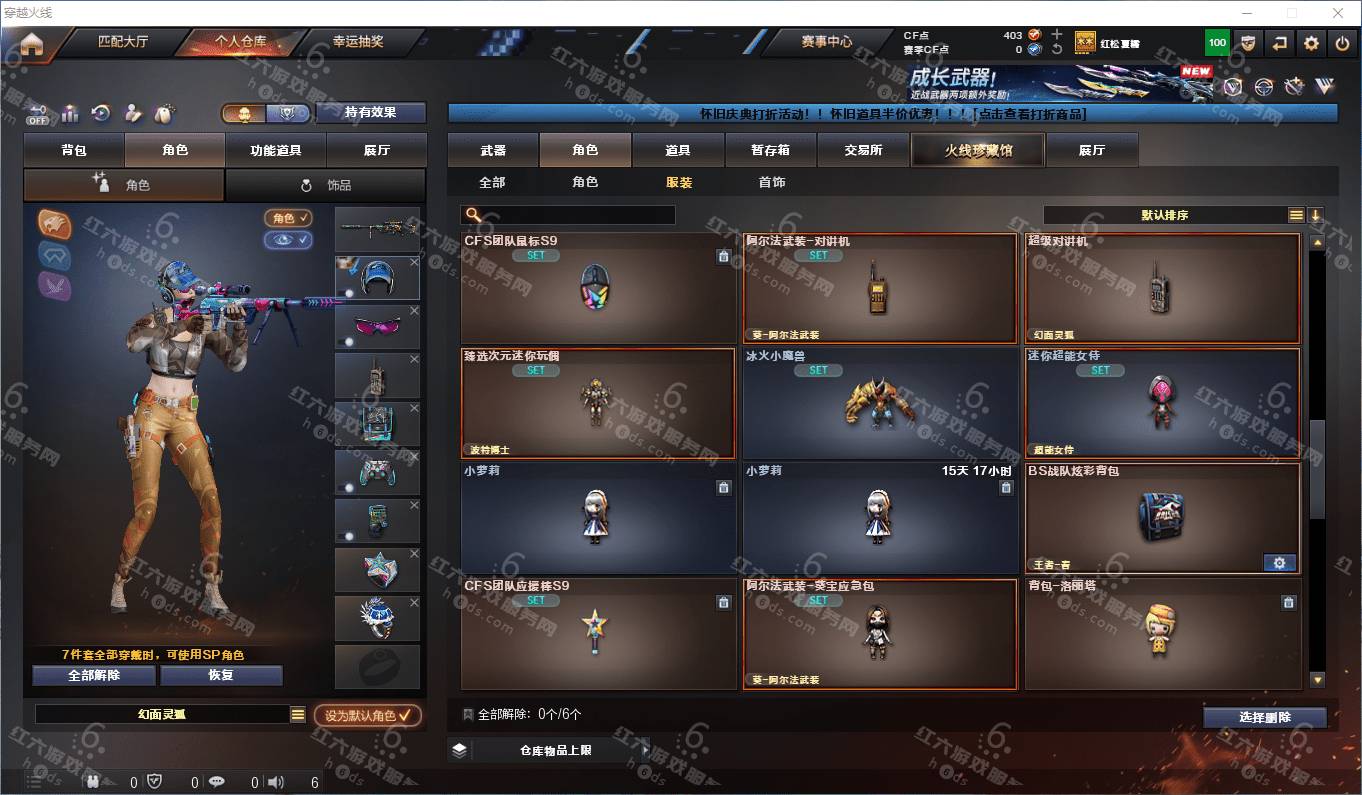
Task: Set character as default with 设为默认角色
Action: (x=367, y=716)
